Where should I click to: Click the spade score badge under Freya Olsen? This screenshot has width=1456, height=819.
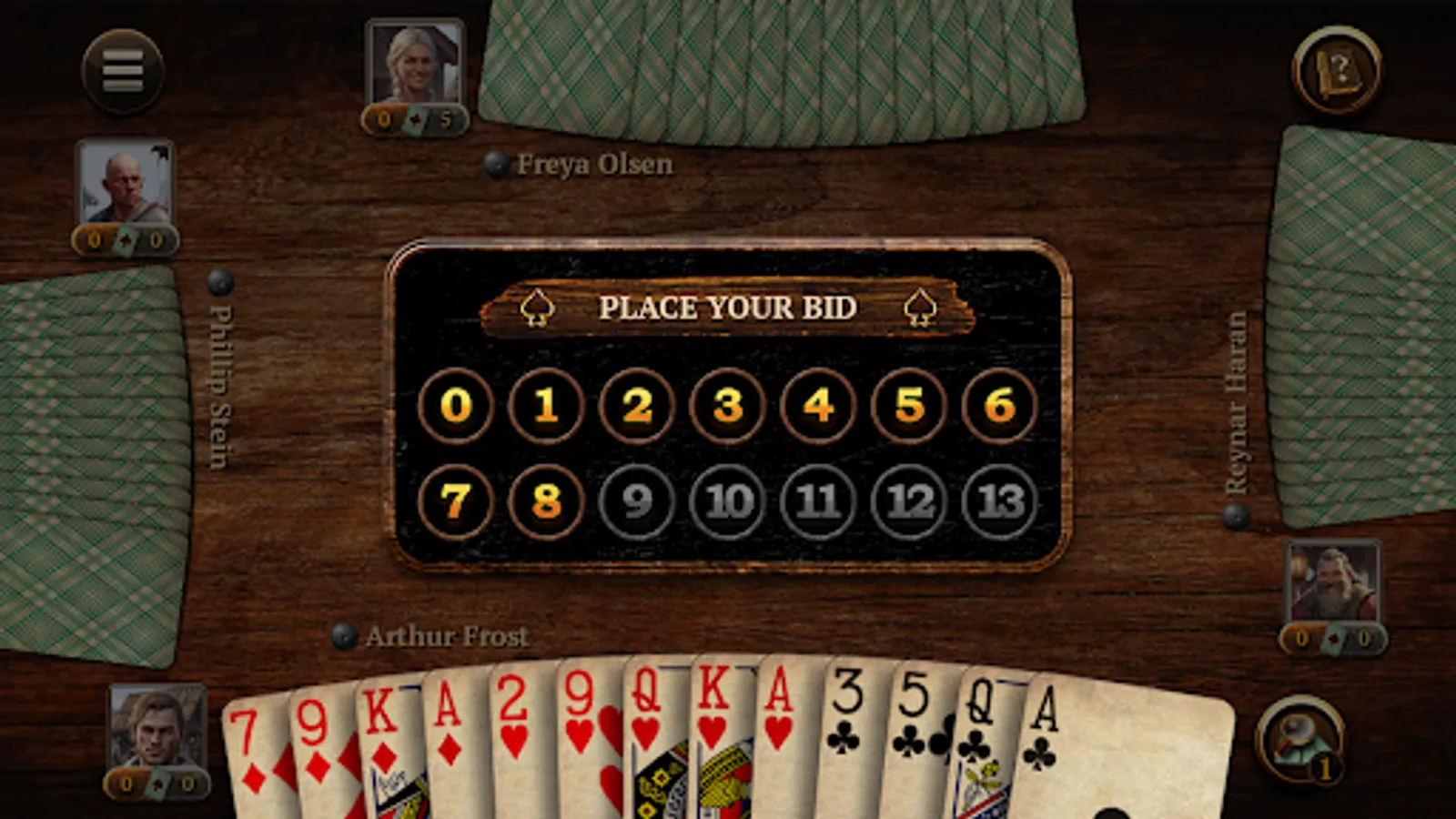tap(414, 119)
